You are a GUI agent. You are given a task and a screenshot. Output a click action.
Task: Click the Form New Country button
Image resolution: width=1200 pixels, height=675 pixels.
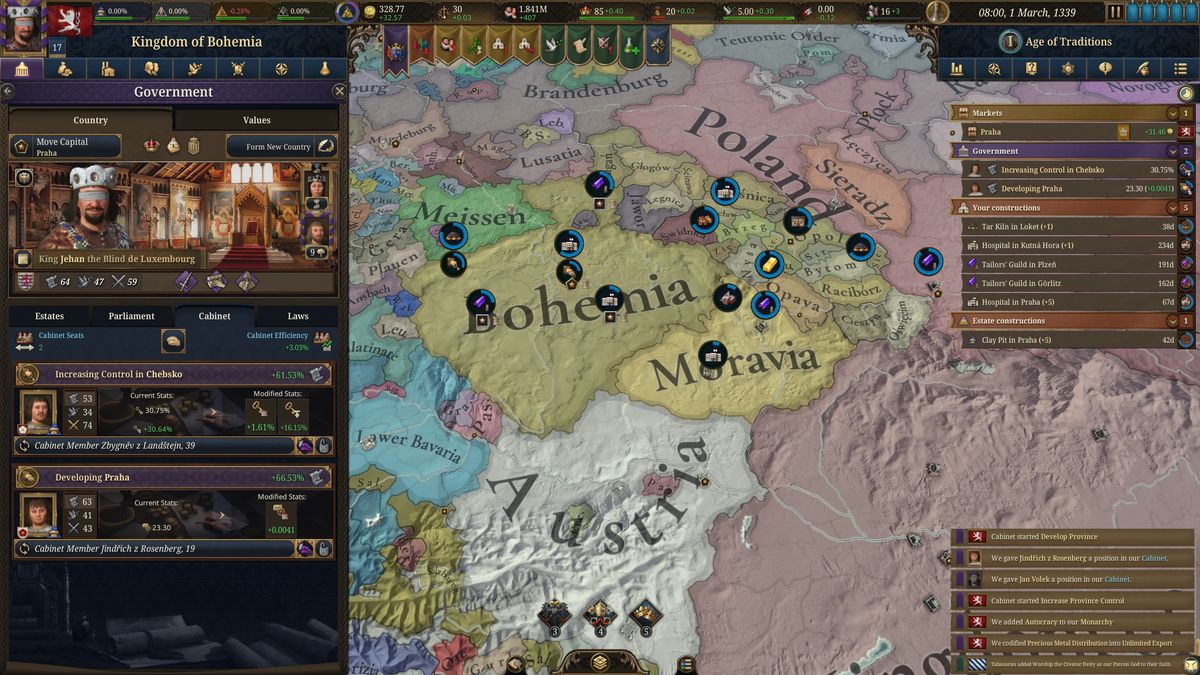click(281, 147)
